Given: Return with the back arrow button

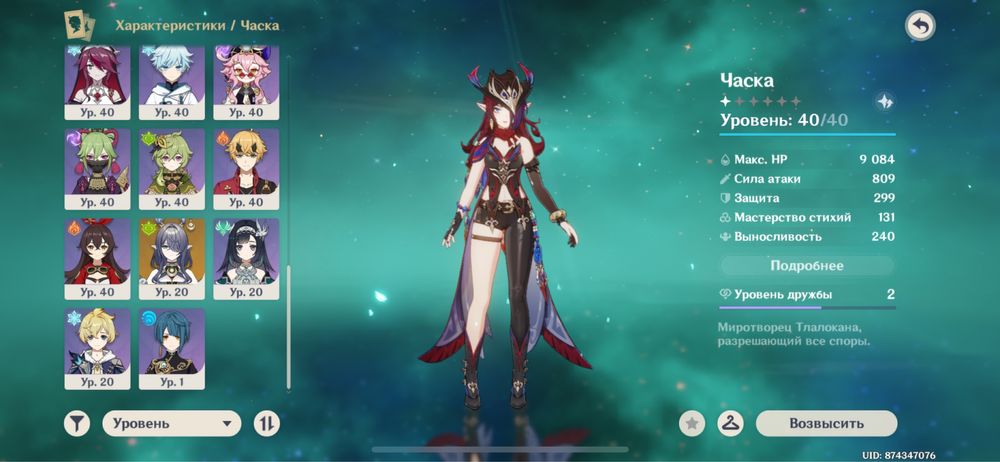Looking at the screenshot, I should pyautogui.click(x=920, y=26).
